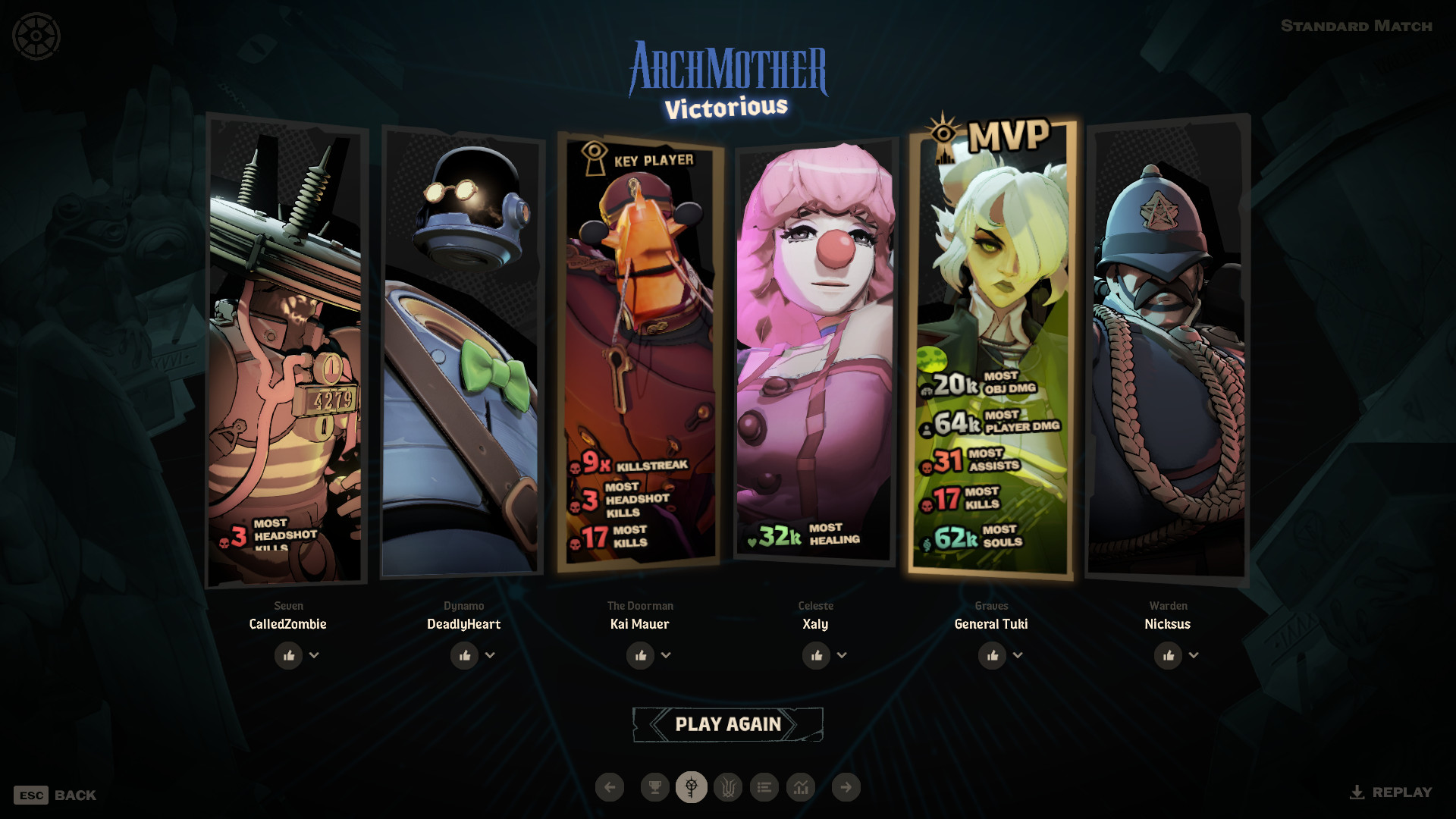Open the list view tab

coord(764,787)
